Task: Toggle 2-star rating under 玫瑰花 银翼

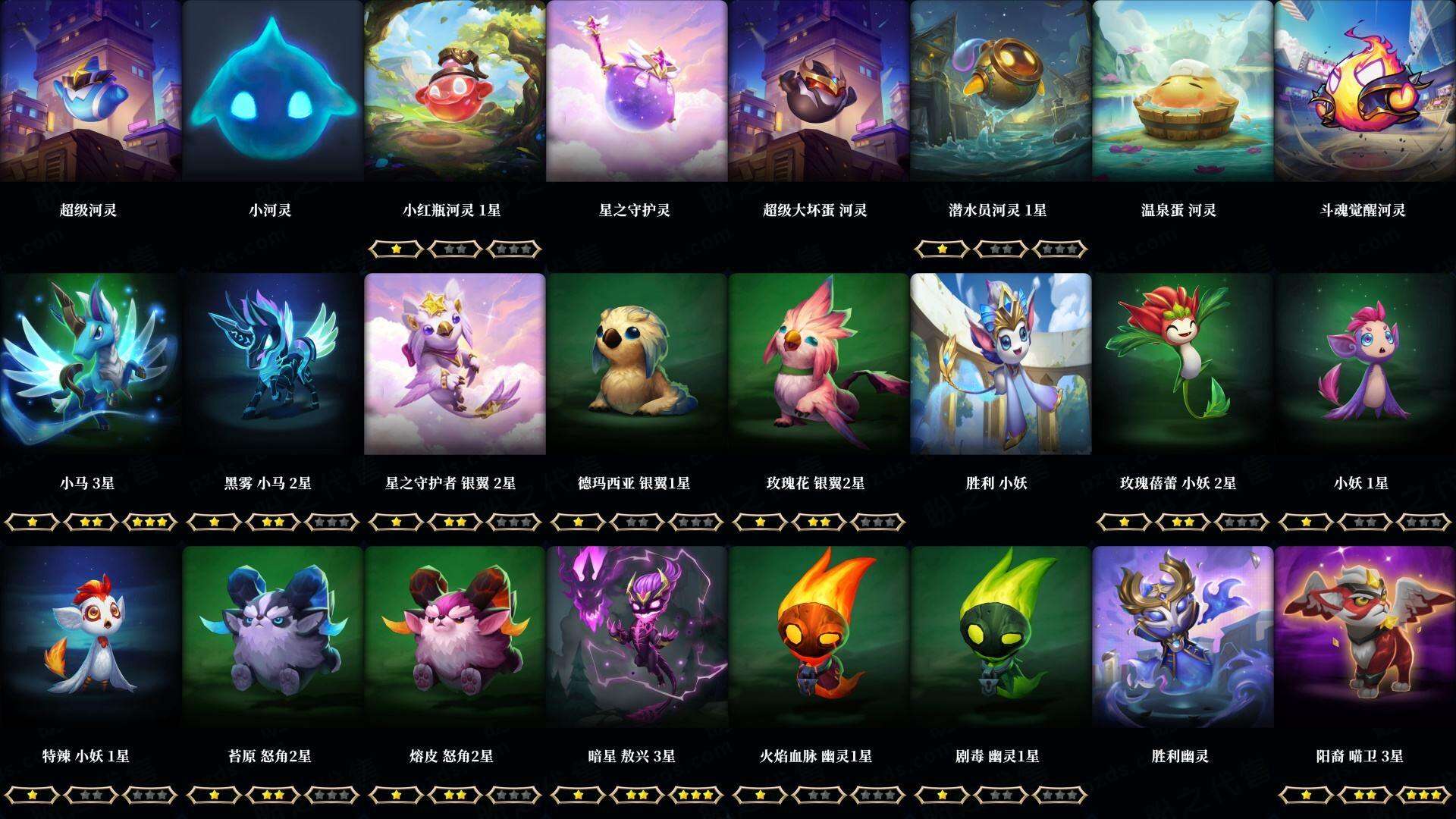Action: coord(819,521)
